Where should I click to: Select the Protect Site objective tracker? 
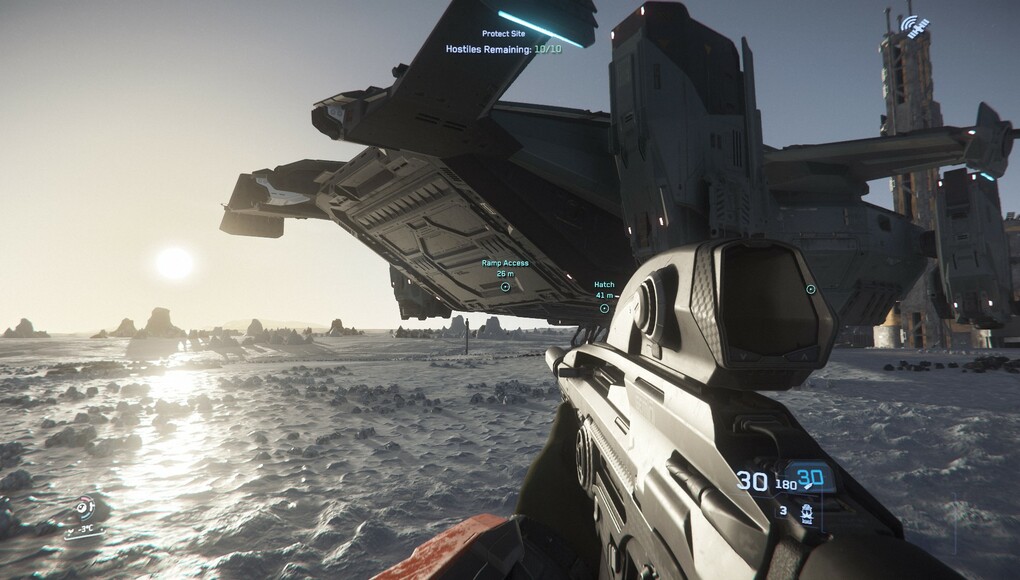pos(503,34)
